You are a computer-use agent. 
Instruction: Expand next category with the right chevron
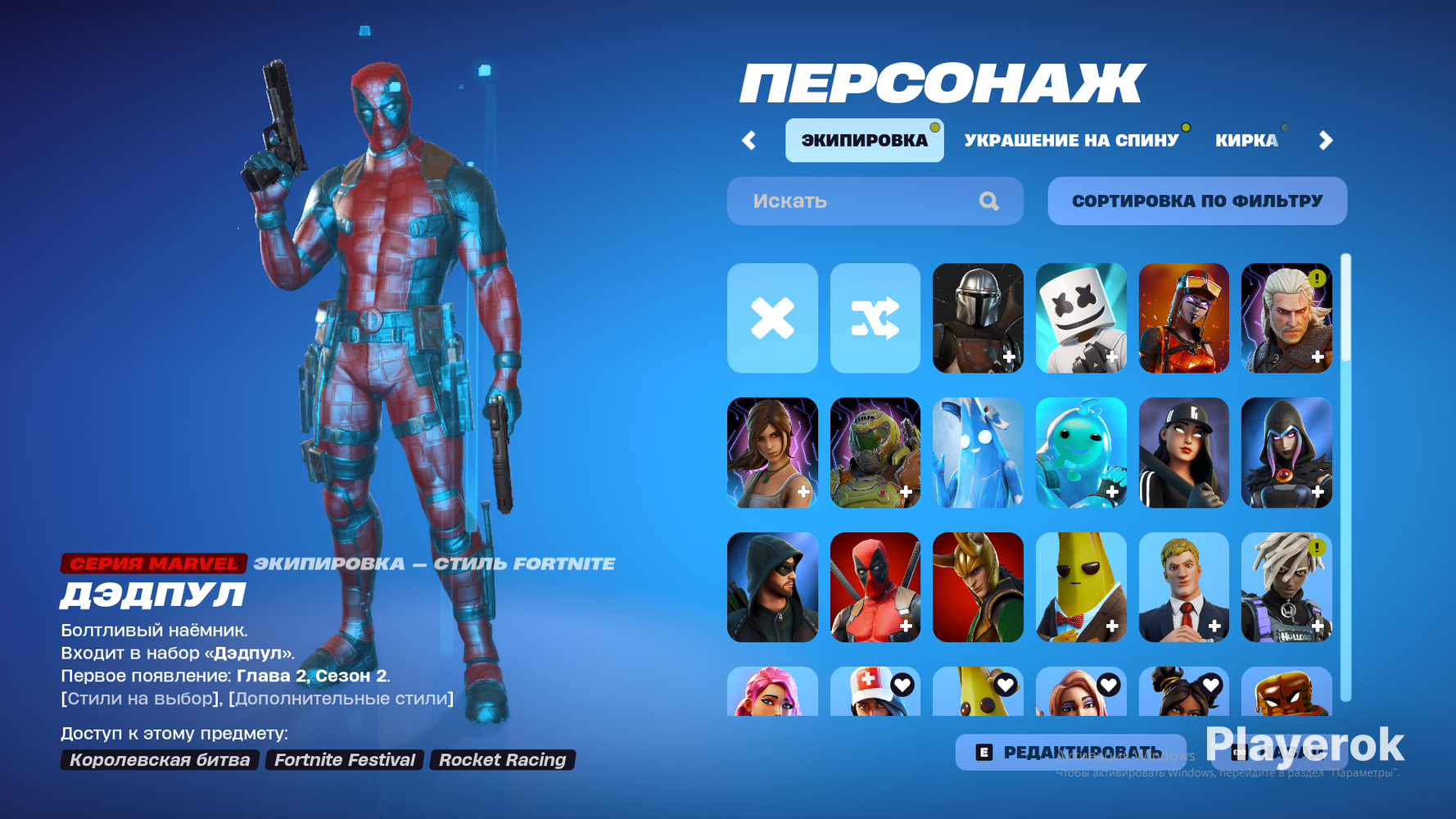tap(1327, 139)
